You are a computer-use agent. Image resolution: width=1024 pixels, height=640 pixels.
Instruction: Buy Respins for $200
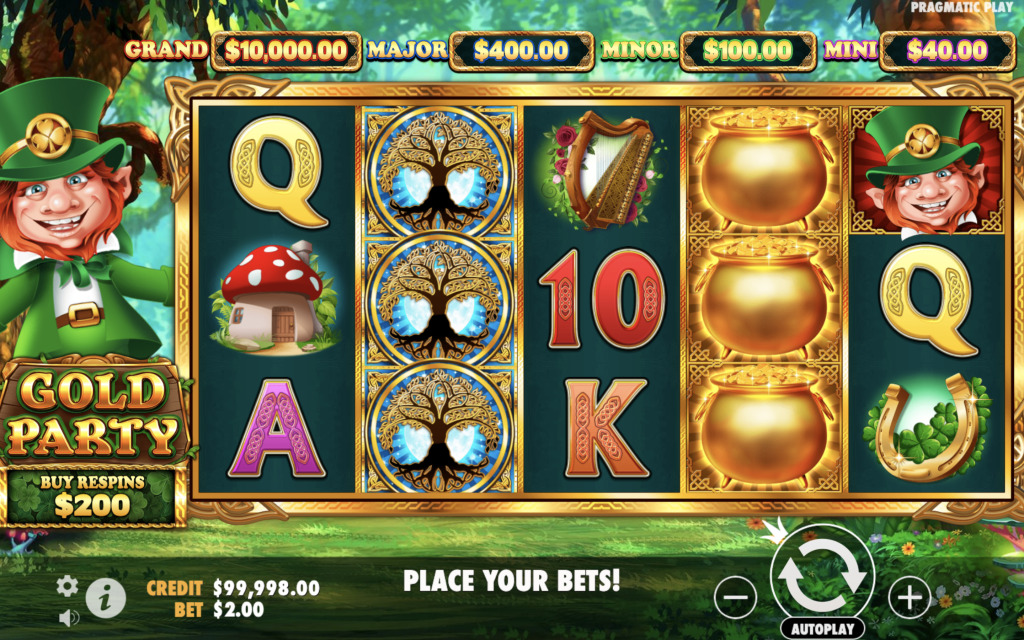[x=92, y=495]
